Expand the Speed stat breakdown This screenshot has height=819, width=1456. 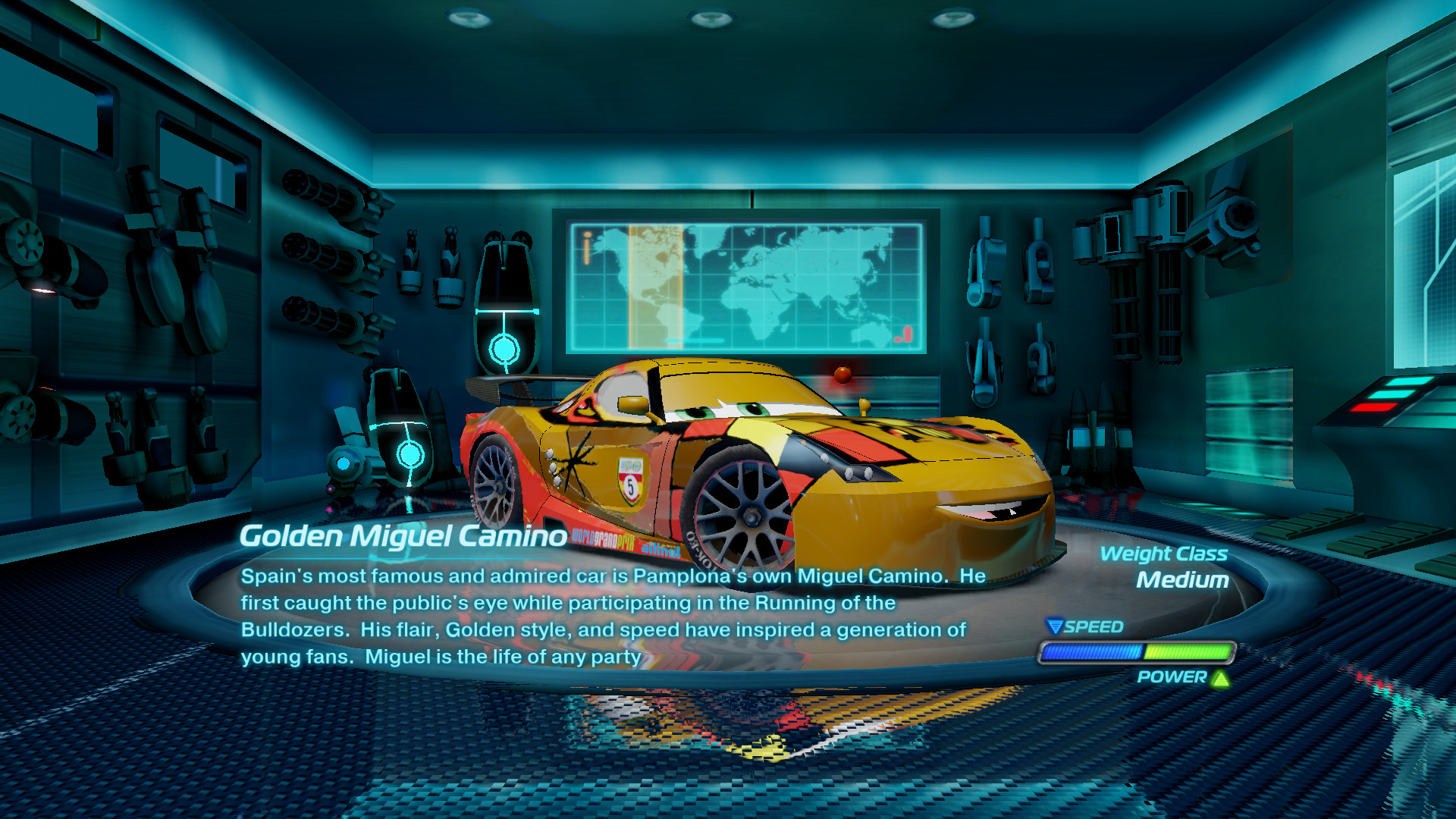click(1094, 626)
